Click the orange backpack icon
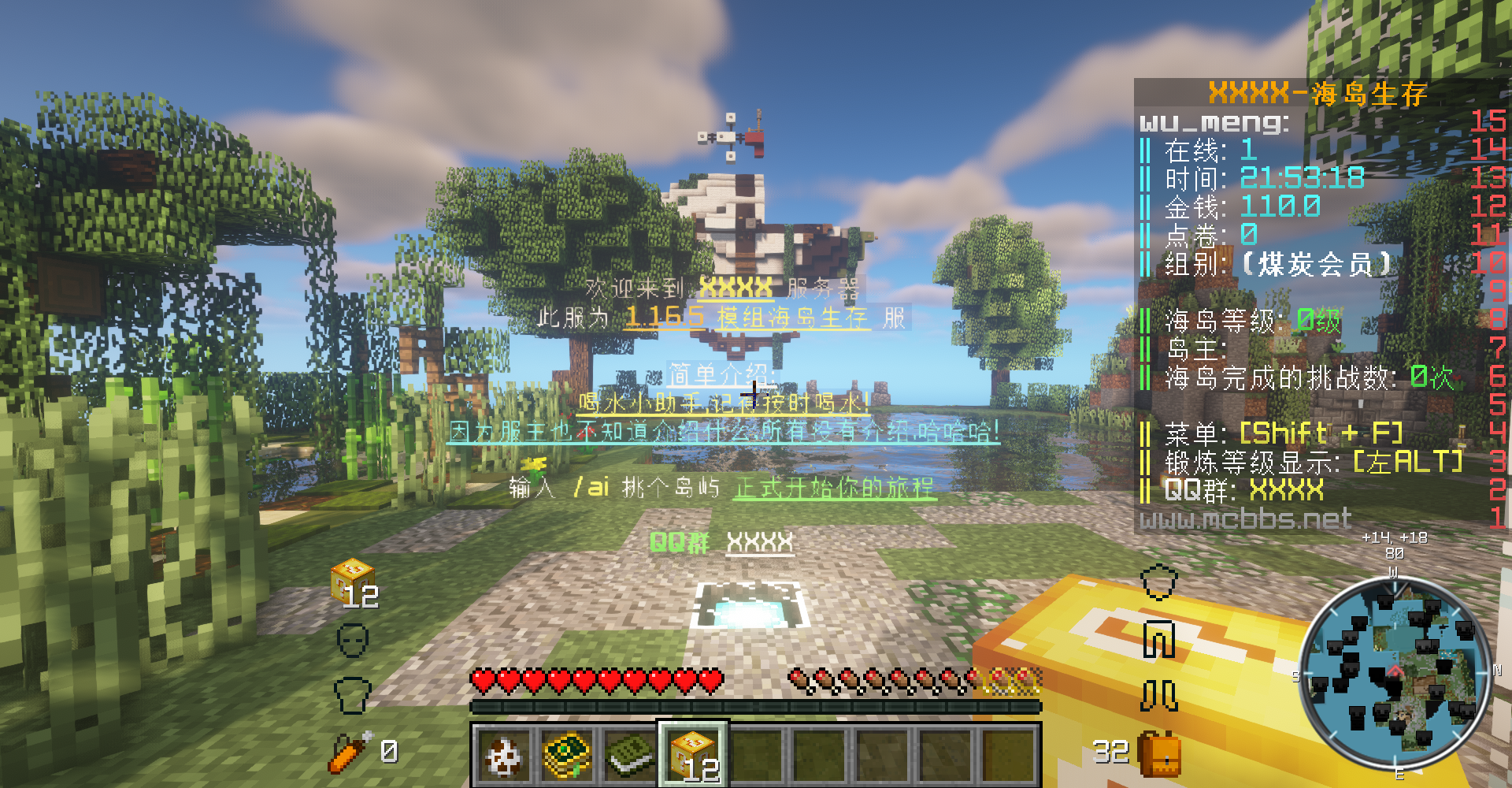 point(1159,754)
